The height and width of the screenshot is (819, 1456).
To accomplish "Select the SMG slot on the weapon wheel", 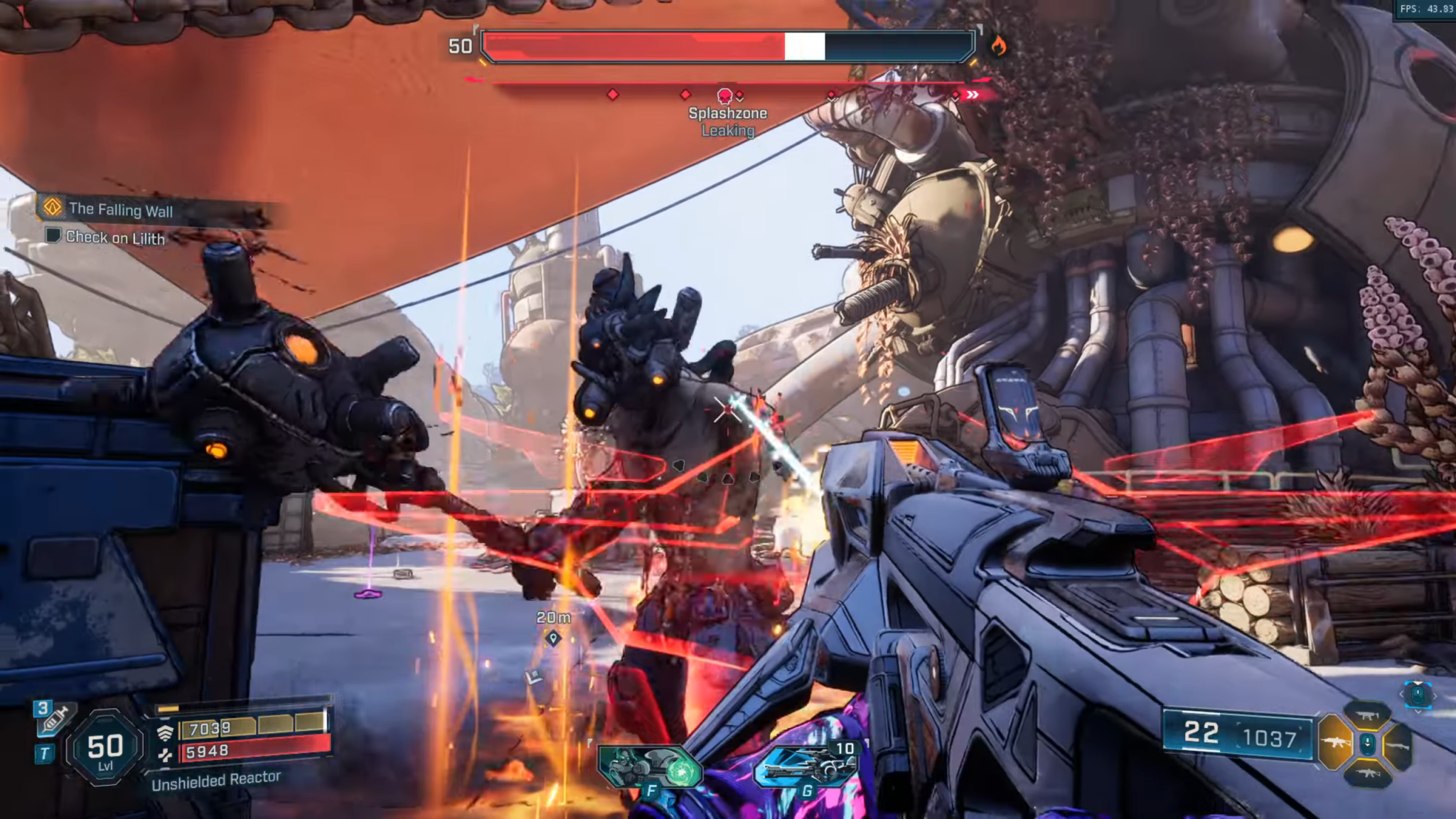I will click(x=1367, y=716).
